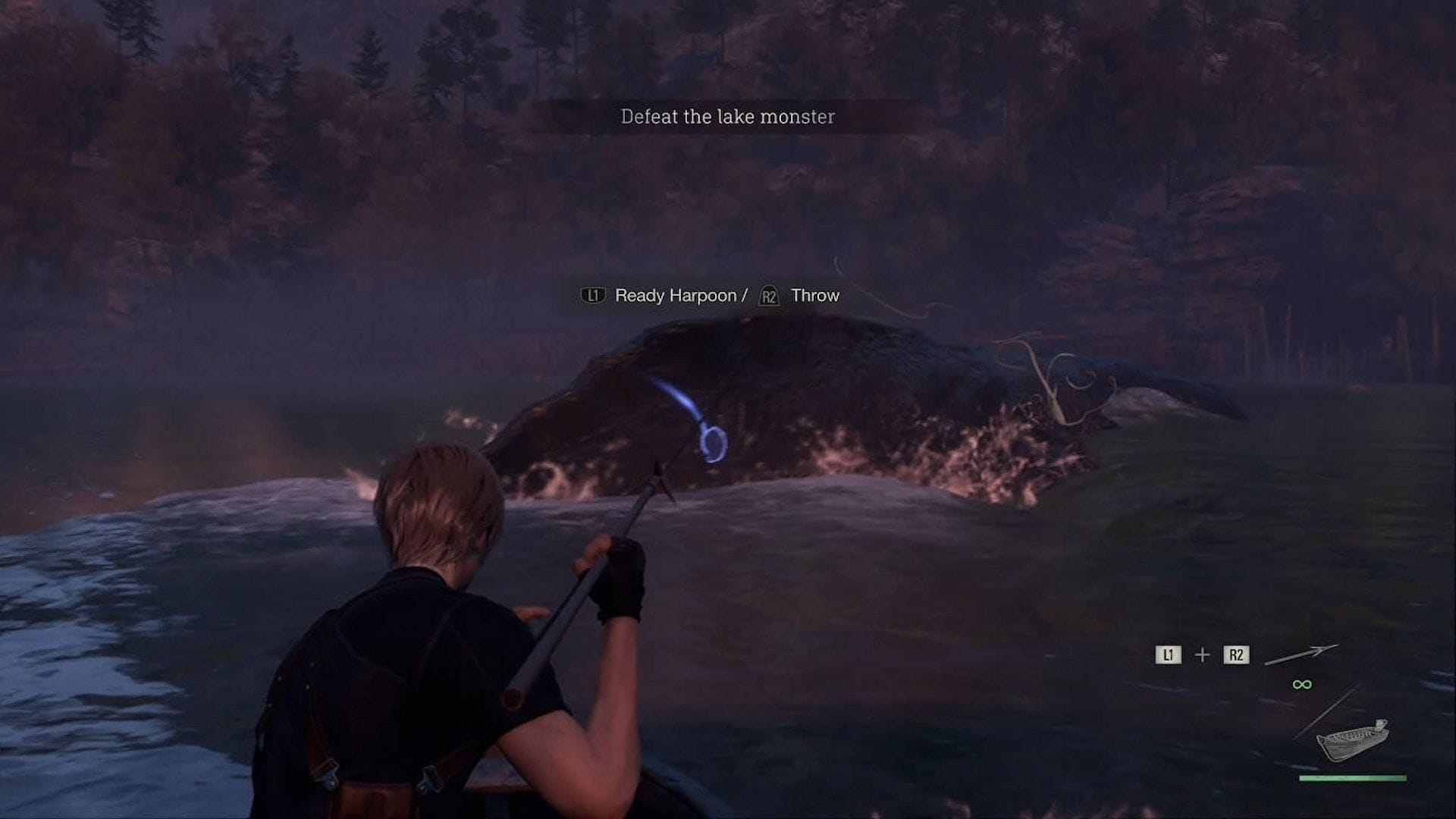Click the green boat health bar
The image size is (1456, 819).
point(1354,779)
